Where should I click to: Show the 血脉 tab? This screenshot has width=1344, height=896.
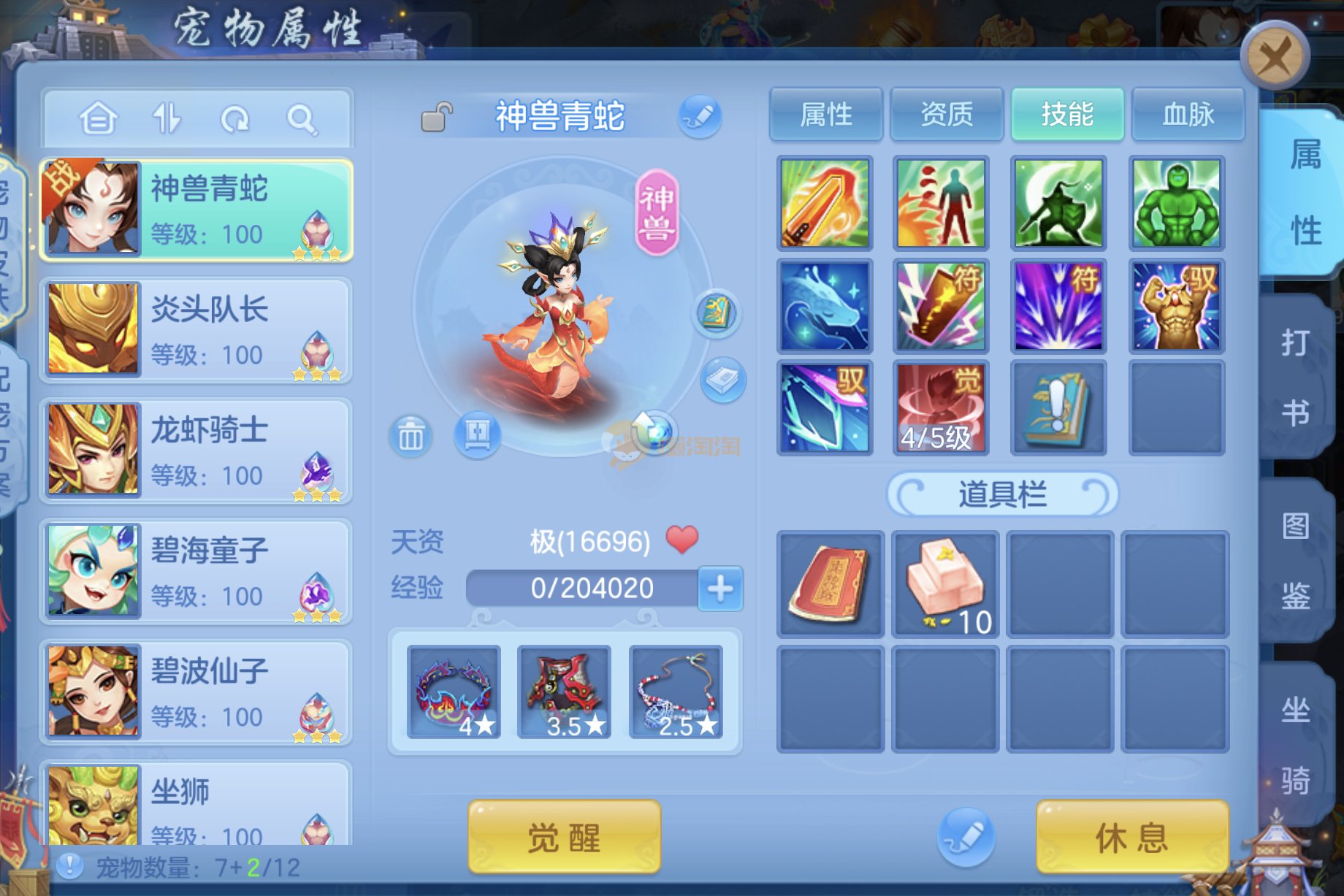1188,115
